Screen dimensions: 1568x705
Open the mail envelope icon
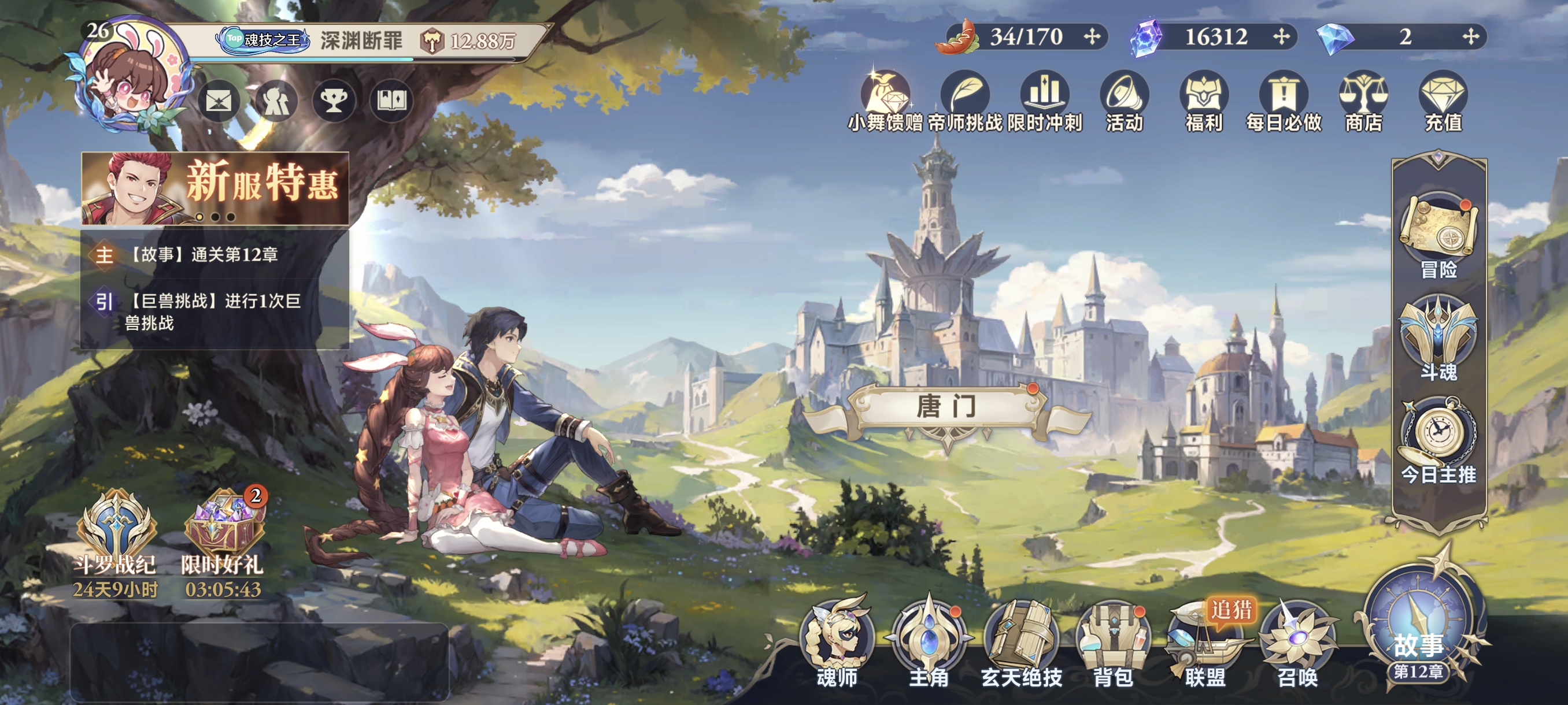coord(219,101)
